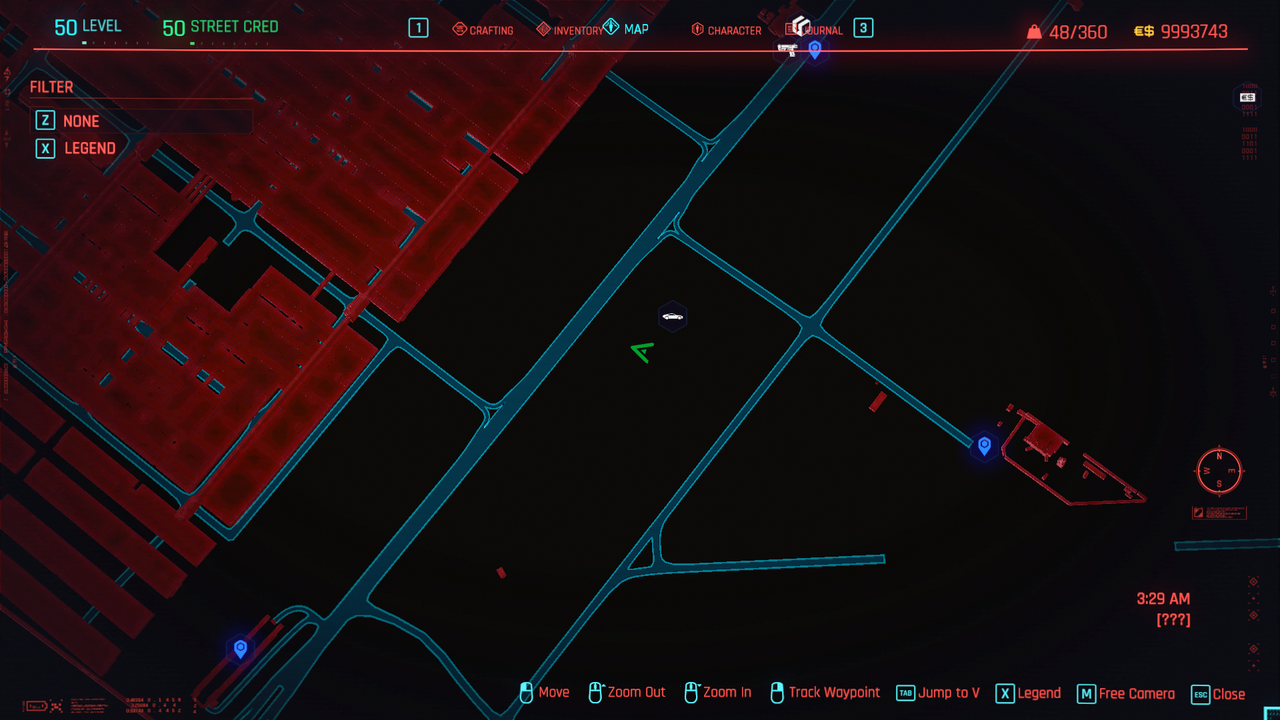This screenshot has width=1280, height=720.
Task: Select the white car vehicle marker
Action: point(673,317)
